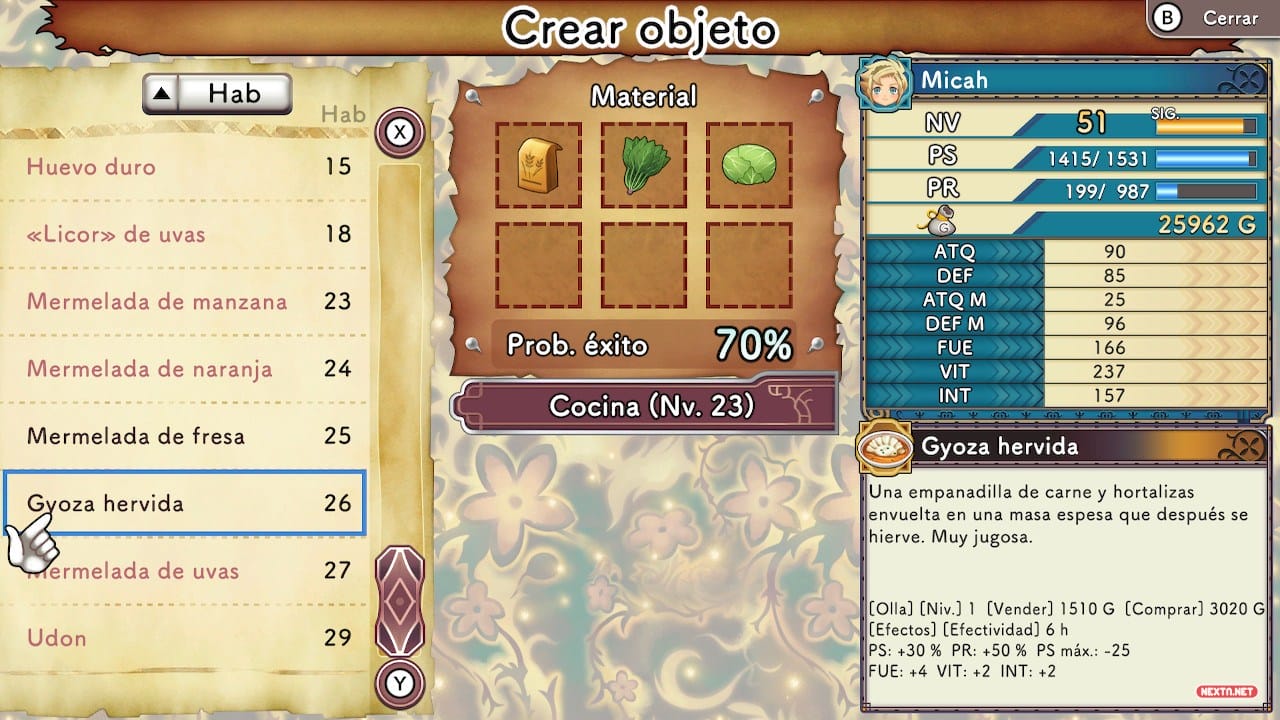Select the Mermelada de fresa recipe
The height and width of the screenshot is (720, 1280).
(x=185, y=436)
